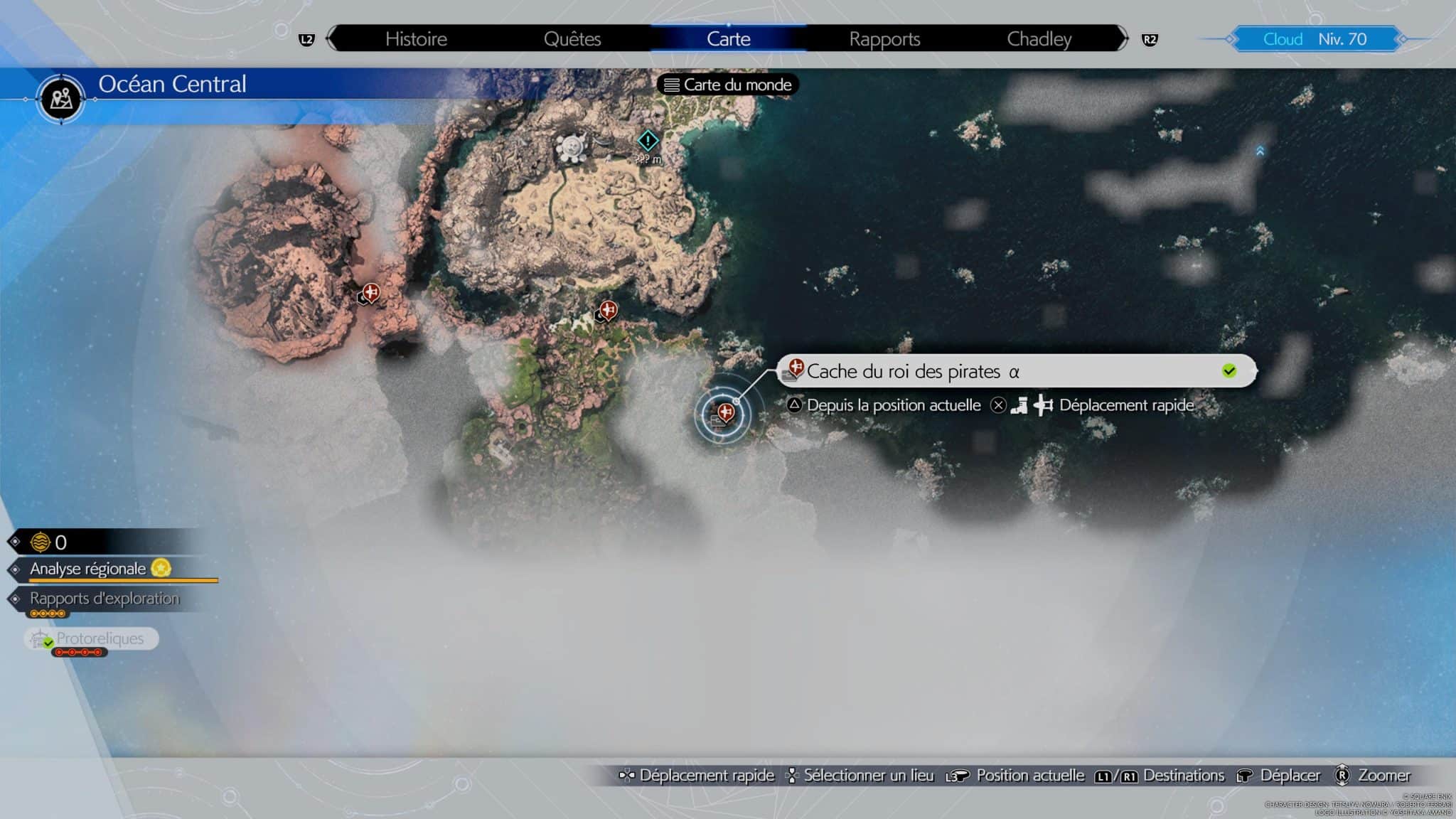Screen dimensions: 1456x819
Task: Click the coin icon showing 0 currency
Action: [x=41, y=542]
